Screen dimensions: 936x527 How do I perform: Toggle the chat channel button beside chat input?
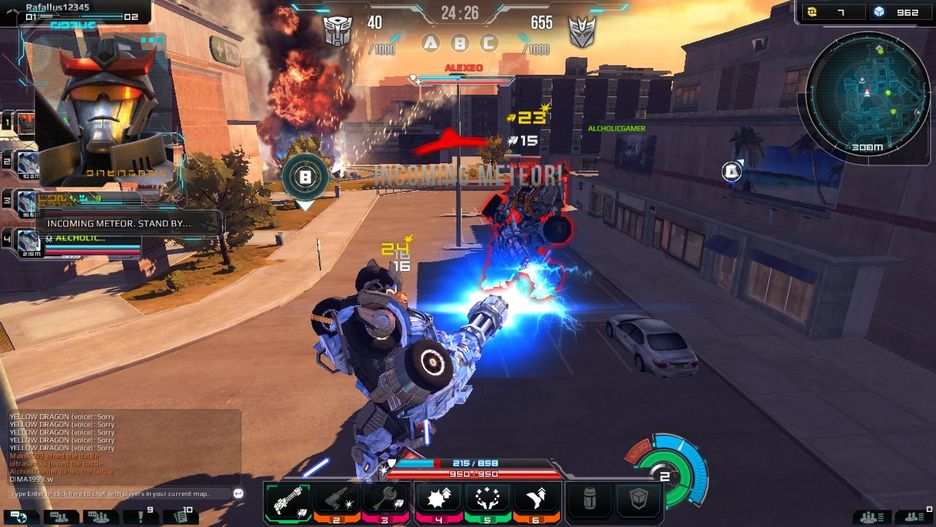[x=238, y=494]
